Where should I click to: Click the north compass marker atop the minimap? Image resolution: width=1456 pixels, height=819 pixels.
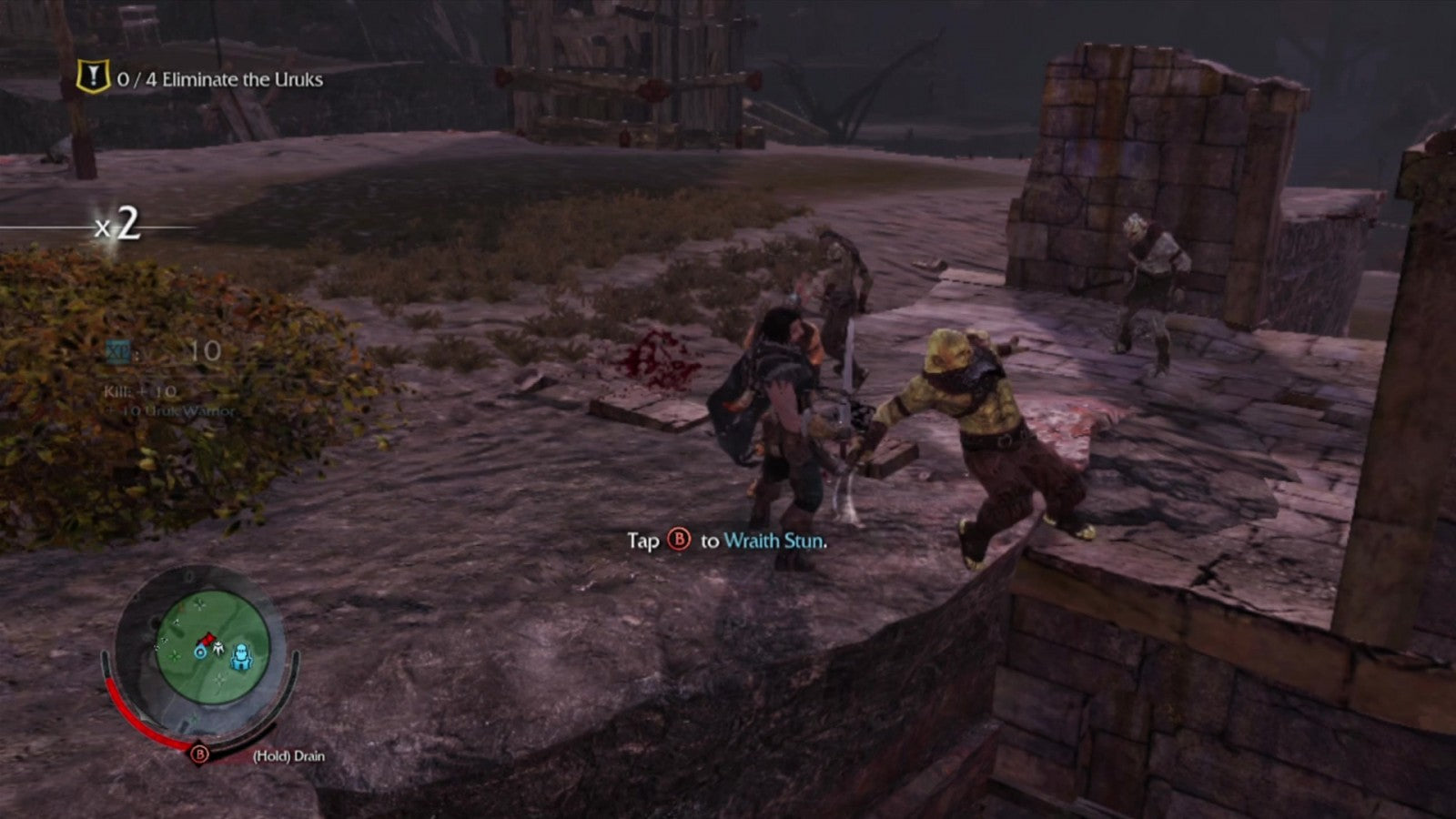tap(189, 575)
